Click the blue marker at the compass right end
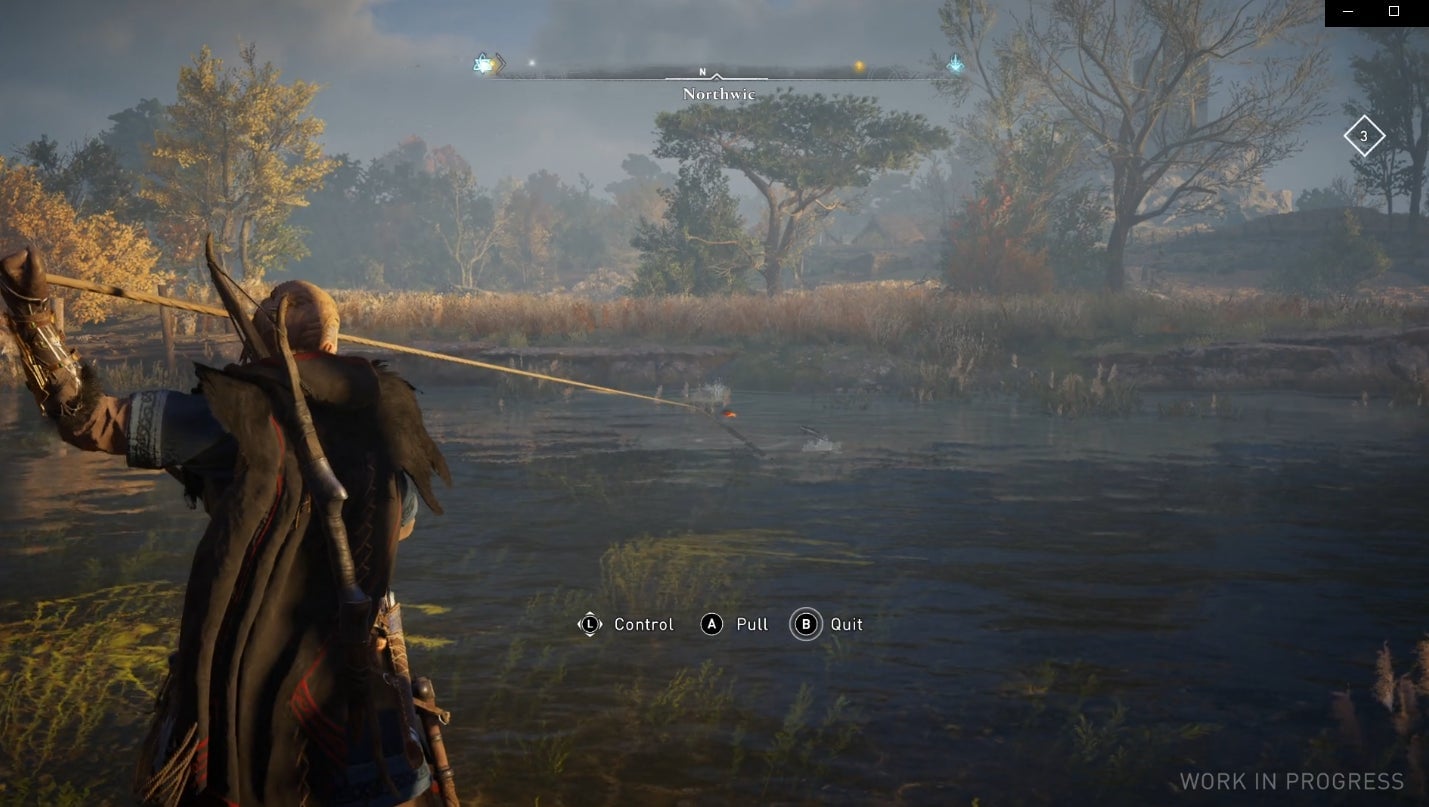1429x807 pixels. (956, 65)
